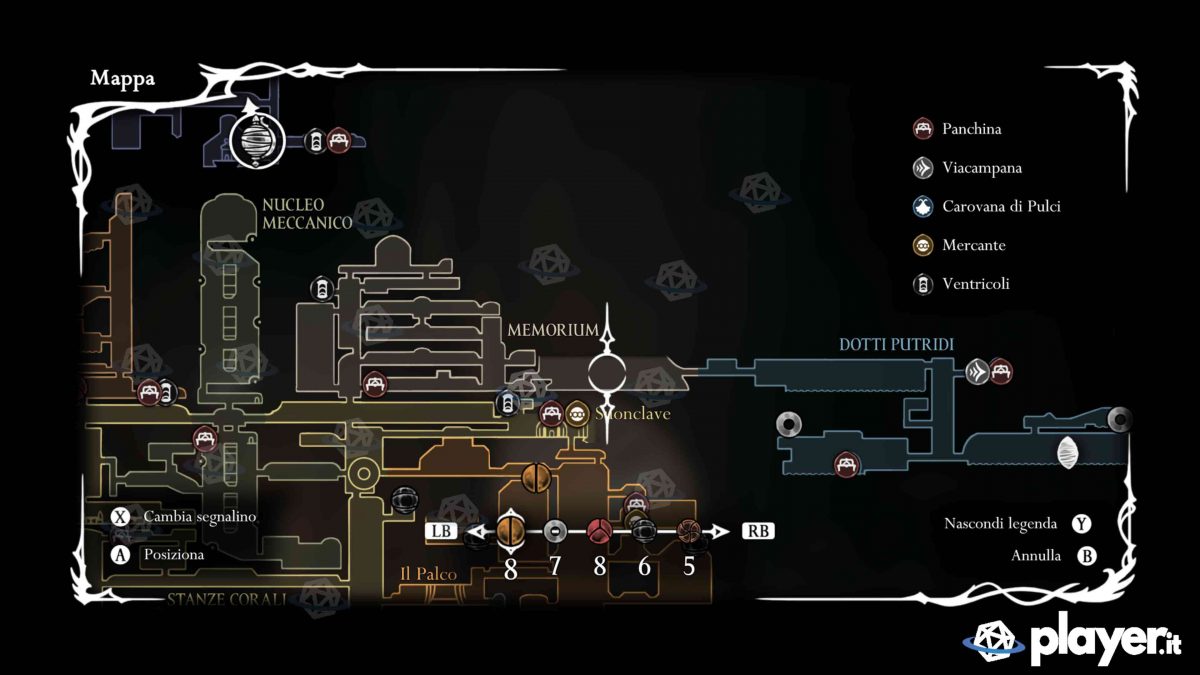The width and height of the screenshot is (1200, 675).
Task: Click the Mercante legend entry
Action: pos(973,245)
